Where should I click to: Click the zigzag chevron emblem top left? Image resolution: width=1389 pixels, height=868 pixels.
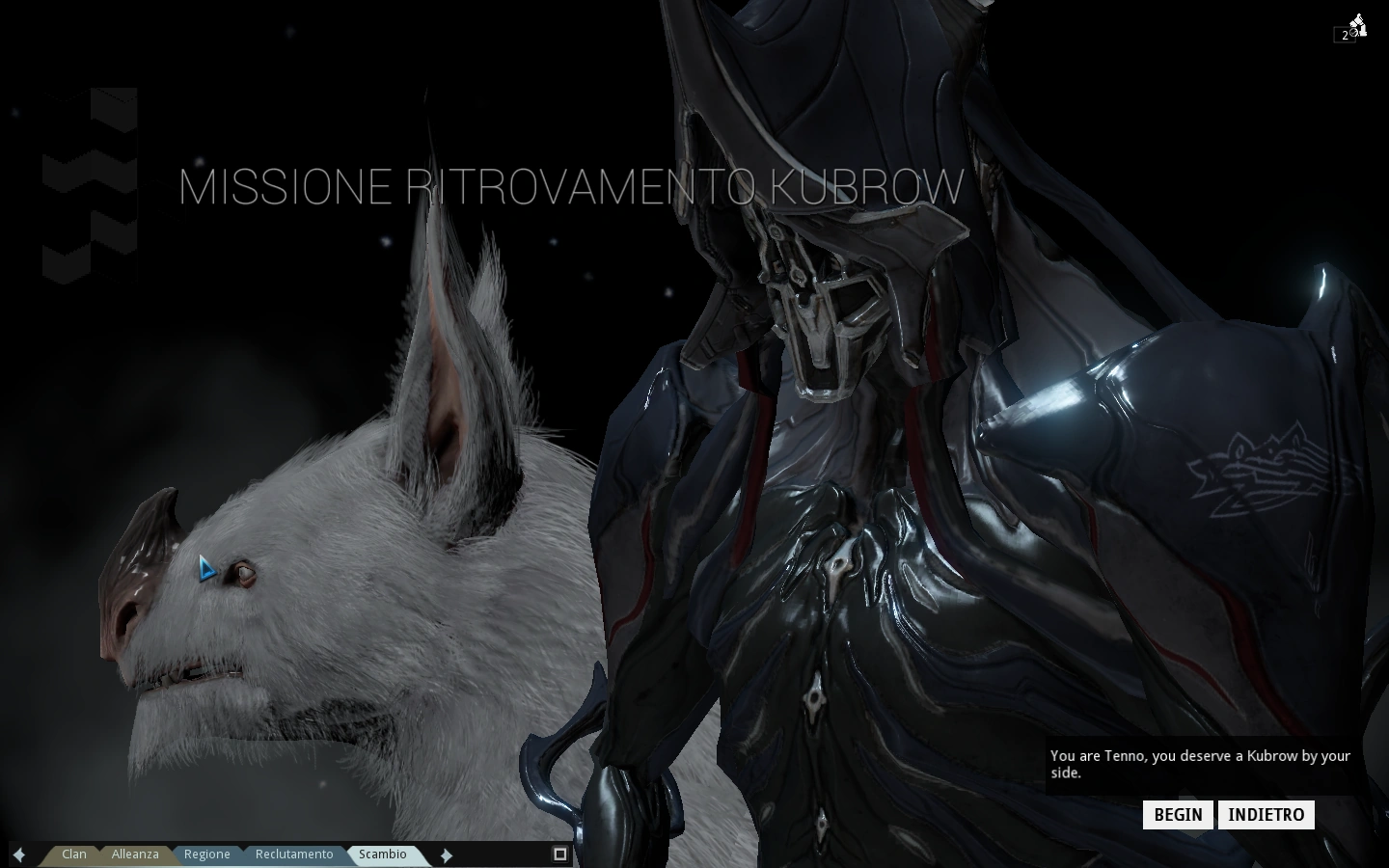tap(90, 183)
